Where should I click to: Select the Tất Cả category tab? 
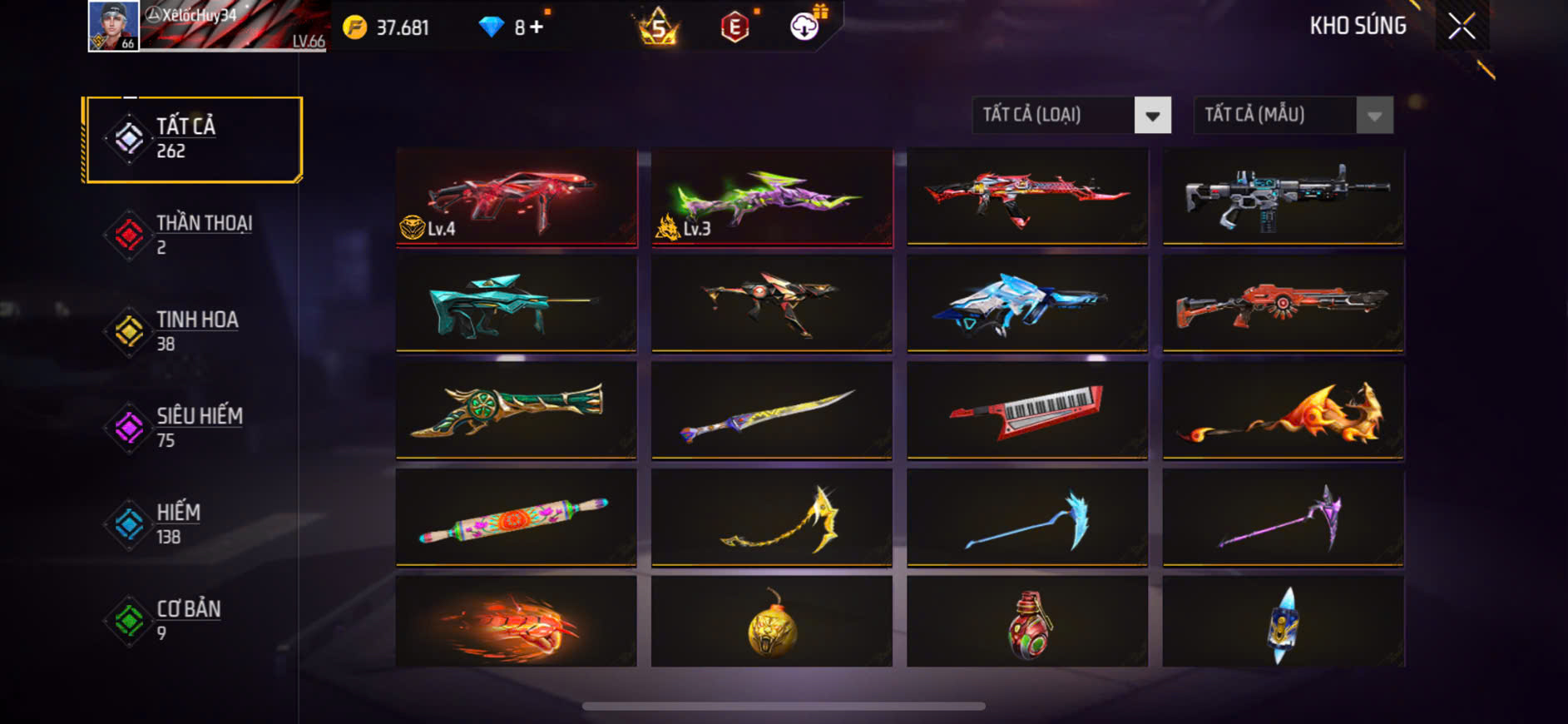[193, 139]
